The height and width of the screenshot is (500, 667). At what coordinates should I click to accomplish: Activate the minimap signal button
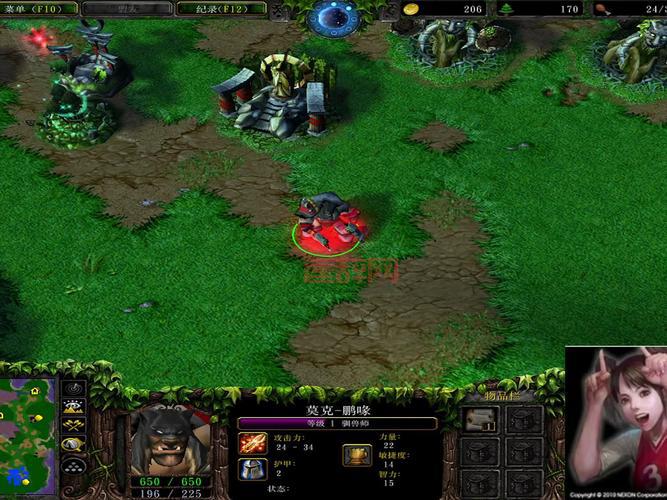[x=73, y=388]
